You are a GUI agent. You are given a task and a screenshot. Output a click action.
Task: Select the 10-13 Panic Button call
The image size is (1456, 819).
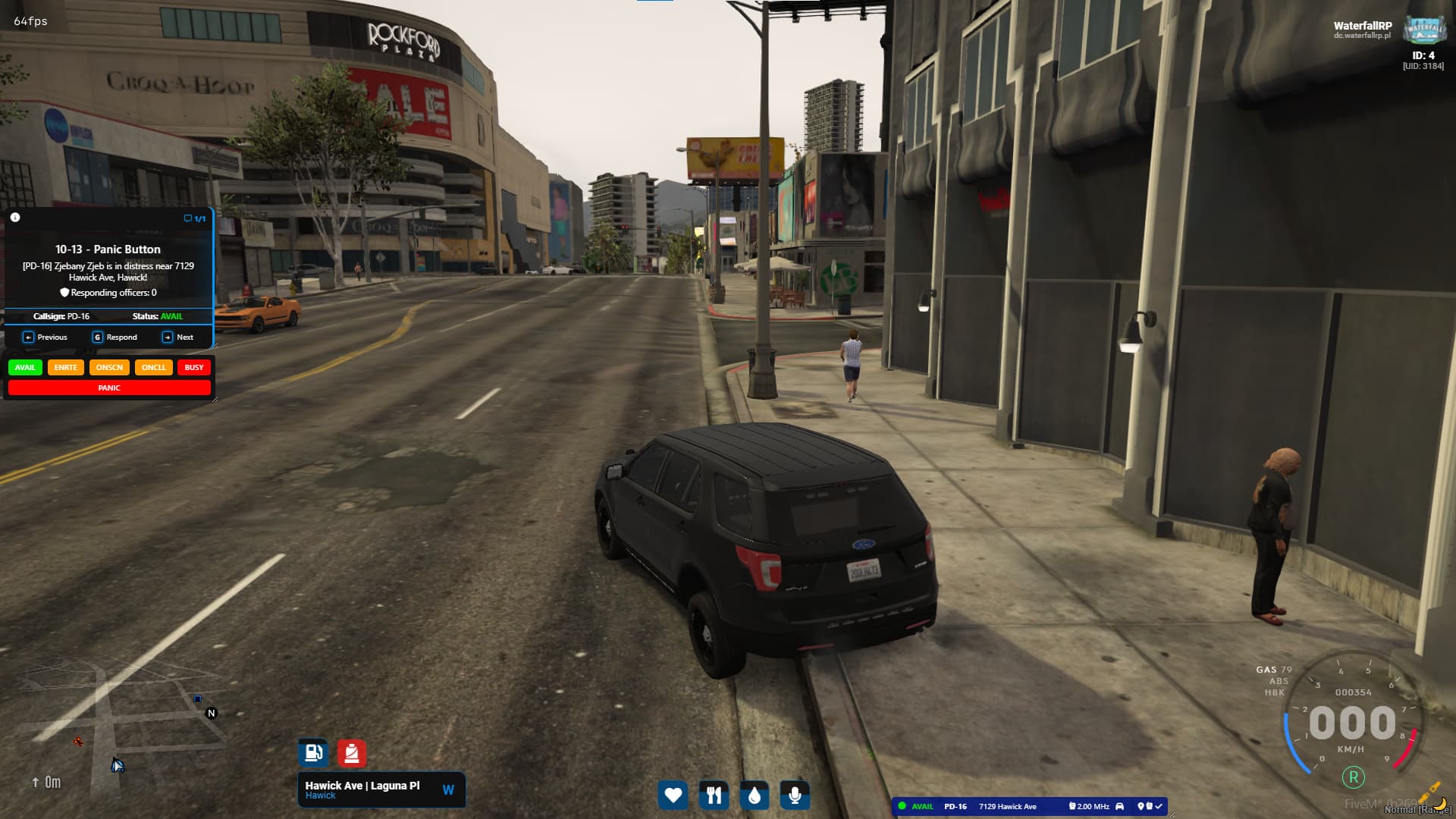tap(108, 249)
